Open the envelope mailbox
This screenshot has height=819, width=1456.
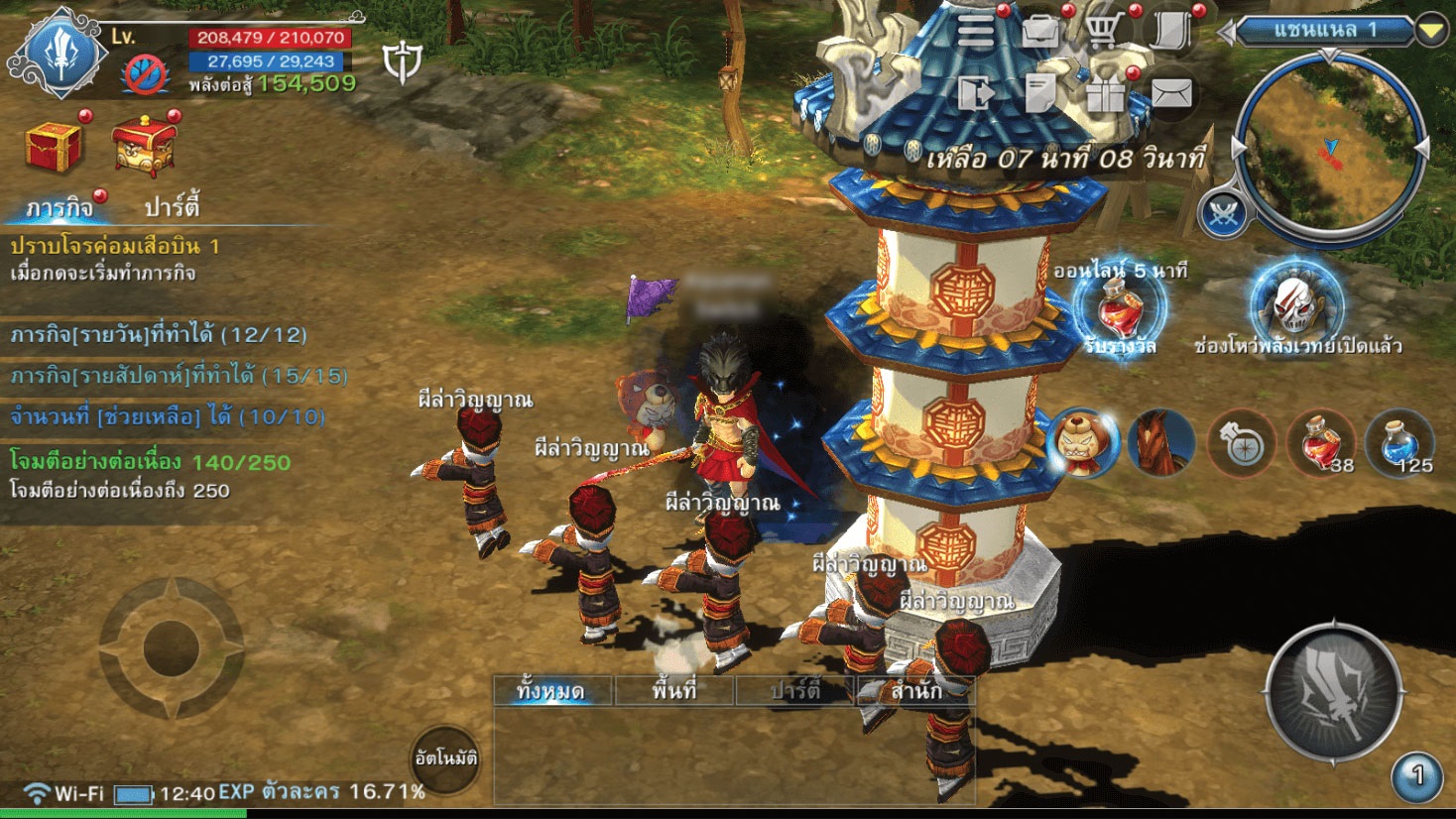tap(1171, 94)
